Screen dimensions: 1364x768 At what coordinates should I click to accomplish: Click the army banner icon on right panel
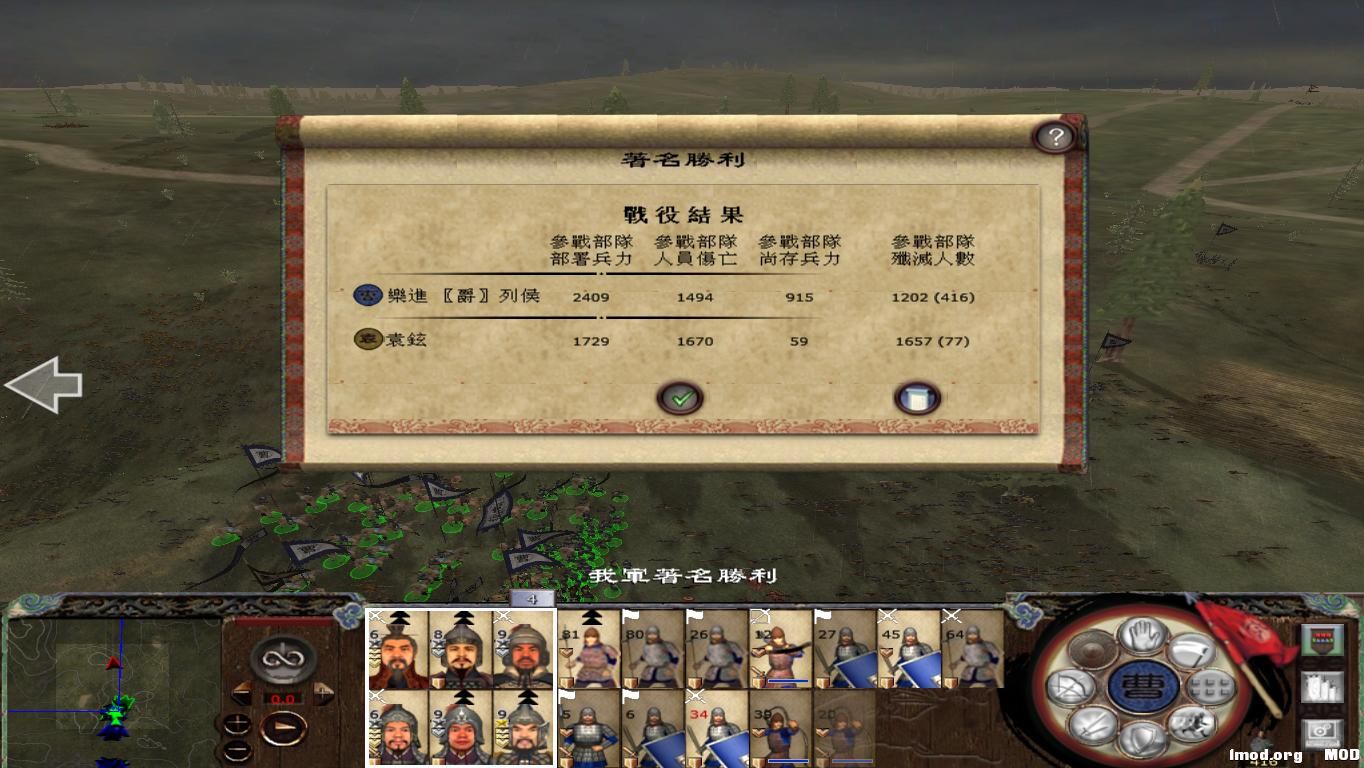[1322, 638]
